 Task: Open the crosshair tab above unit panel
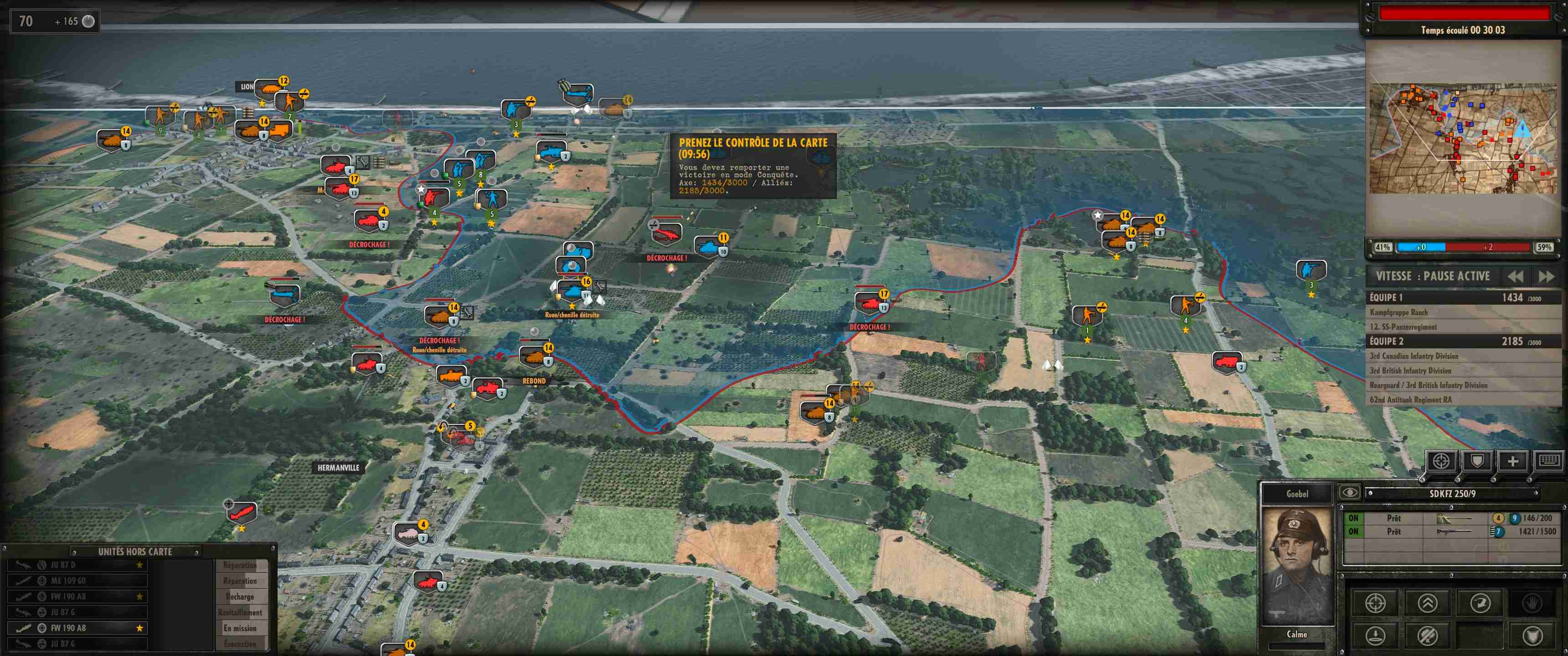click(x=1441, y=461)
